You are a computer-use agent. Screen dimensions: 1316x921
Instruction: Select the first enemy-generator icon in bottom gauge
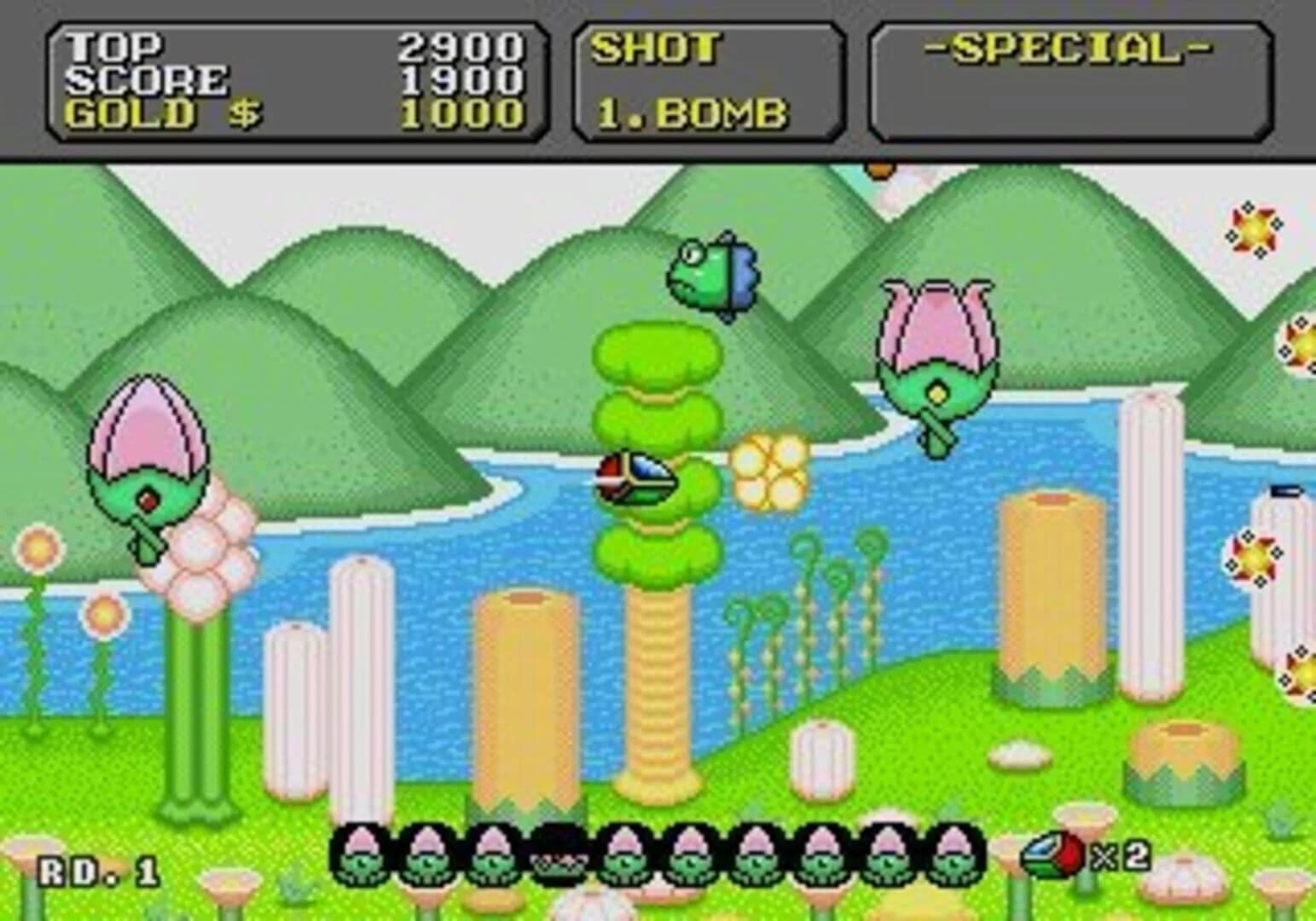[x=361, y=861]
